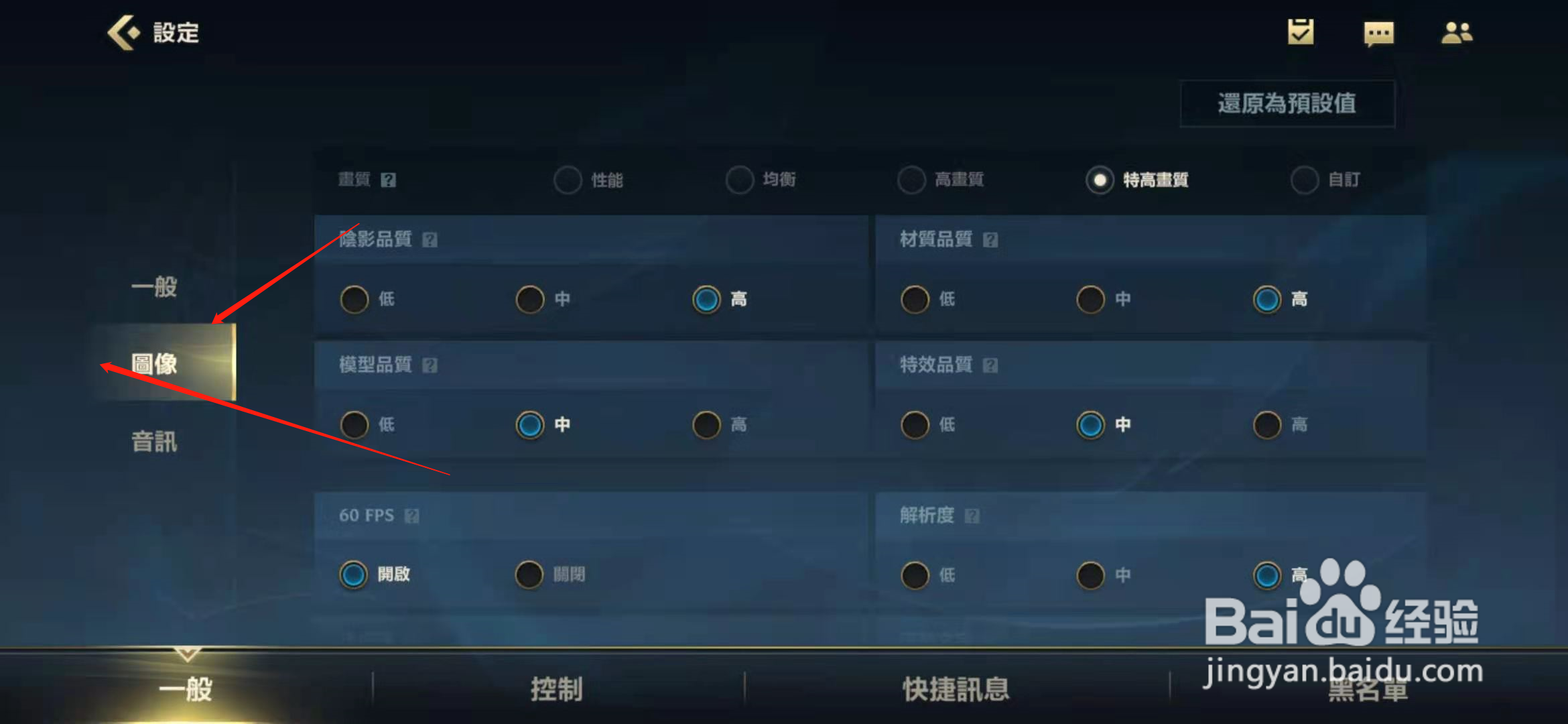Open the friends list icon
This screenshot has width=1568, height=724.
click(1458, 32)
